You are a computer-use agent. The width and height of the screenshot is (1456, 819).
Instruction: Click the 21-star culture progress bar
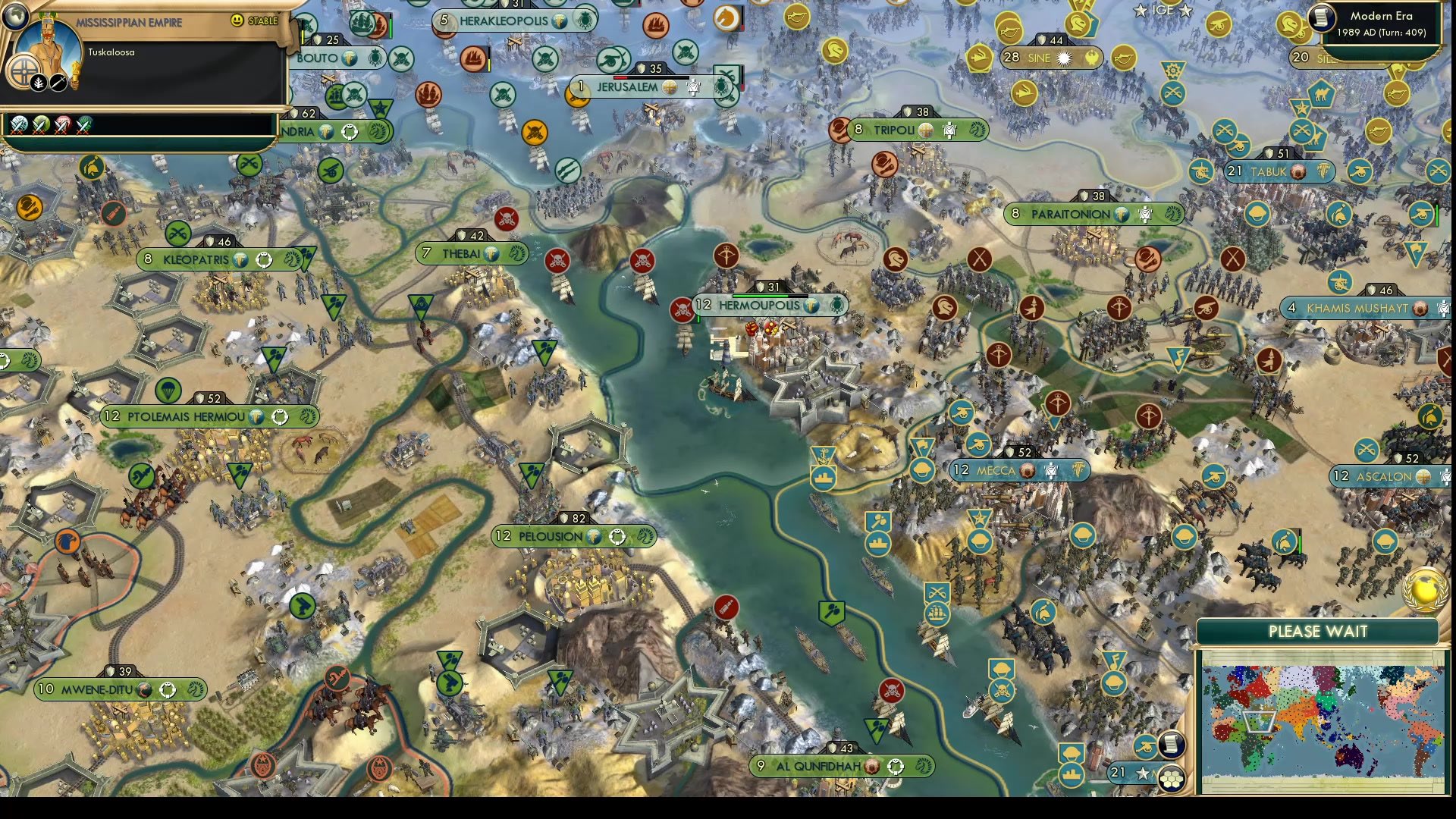tap(1130, 773)
